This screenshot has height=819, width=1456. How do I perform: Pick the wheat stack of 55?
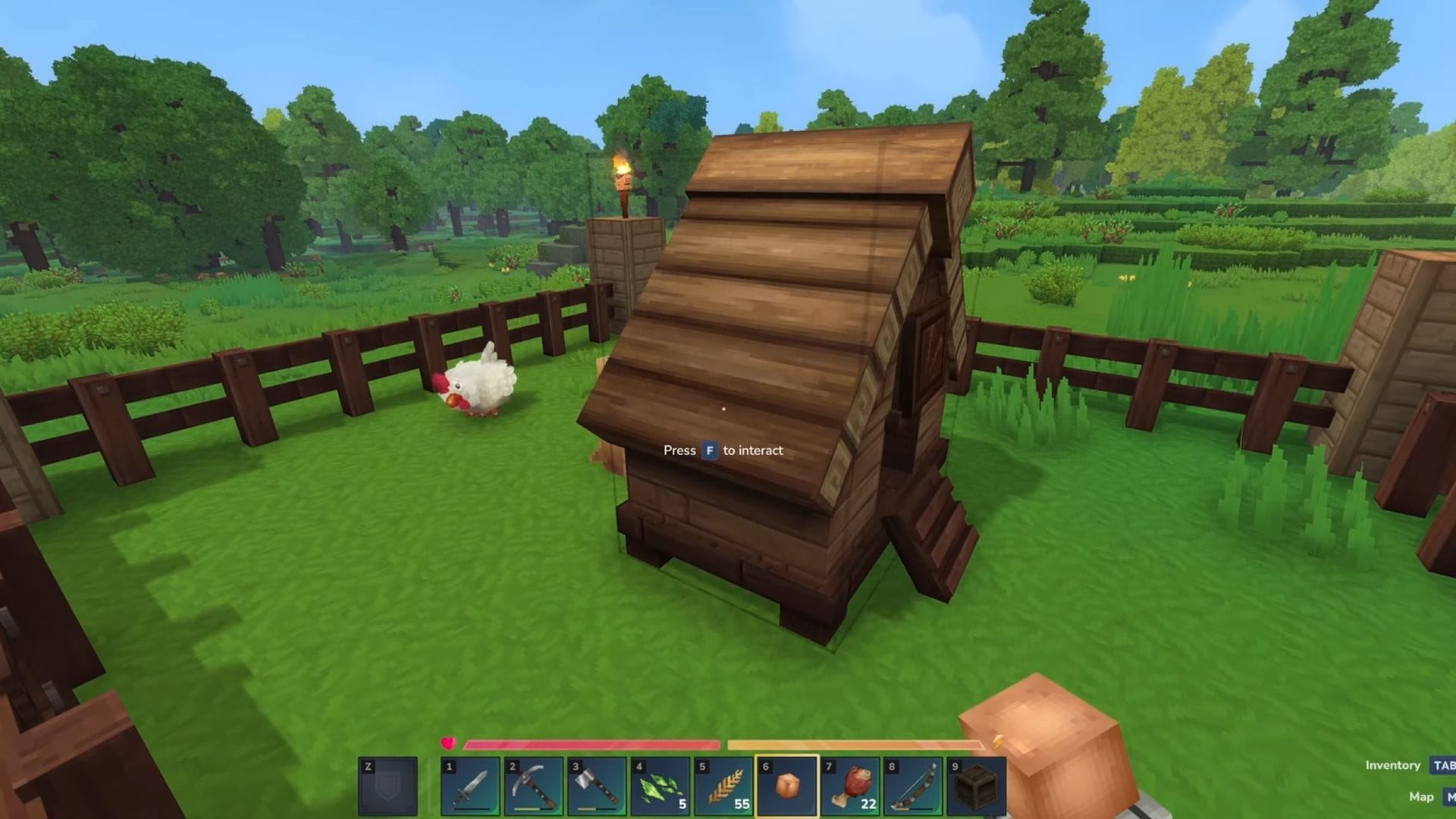723,787
